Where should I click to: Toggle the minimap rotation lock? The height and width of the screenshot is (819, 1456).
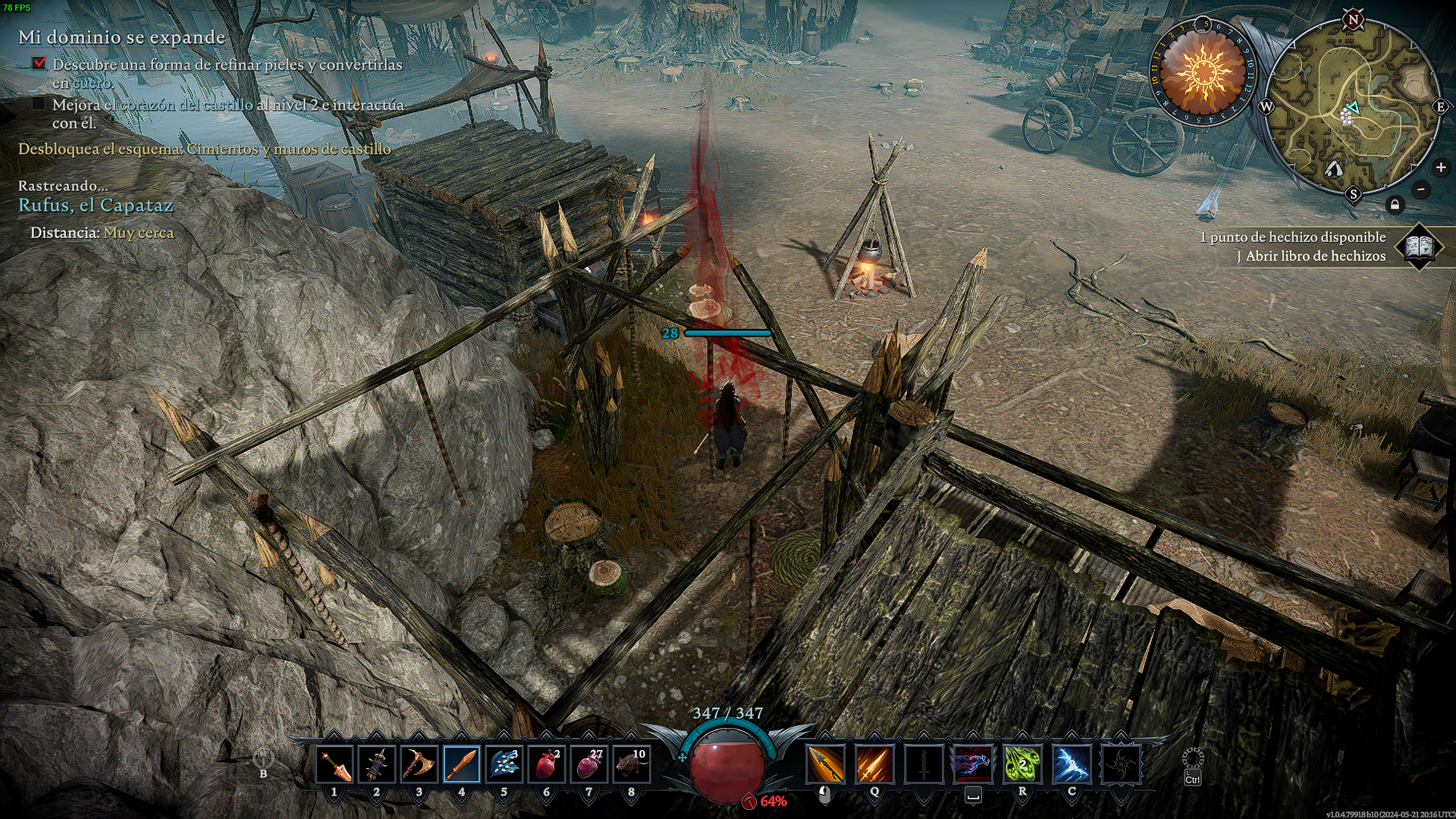tap(1395, 205)
